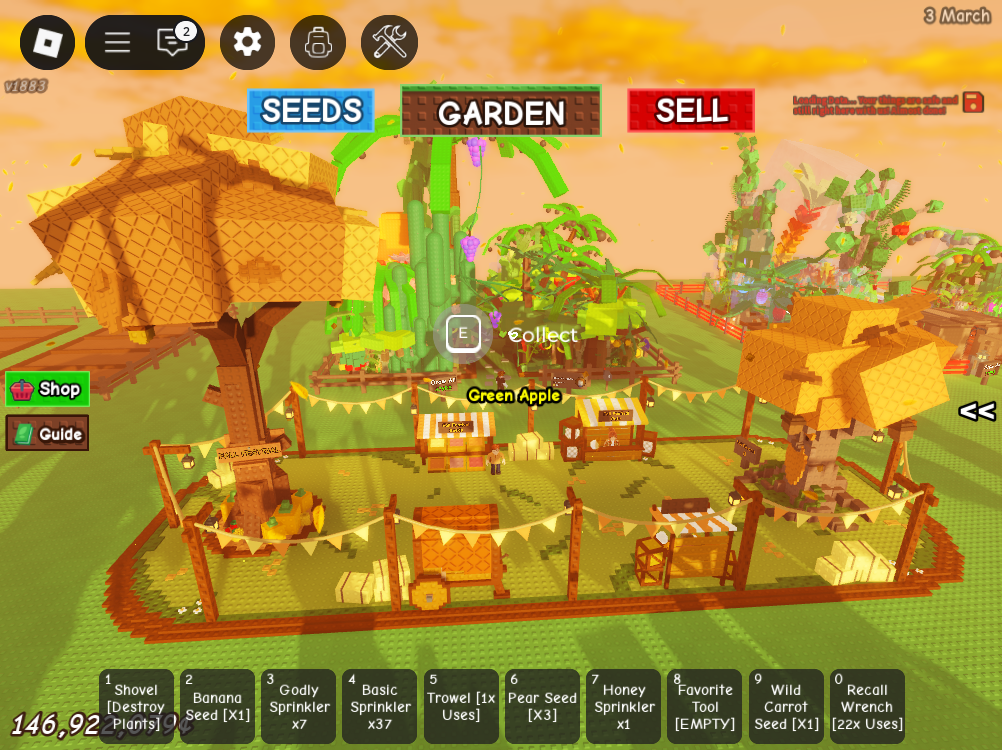Screen dimensions: 1002x750
Task: Select the Pear Seed slot
Action: (542, 706)
